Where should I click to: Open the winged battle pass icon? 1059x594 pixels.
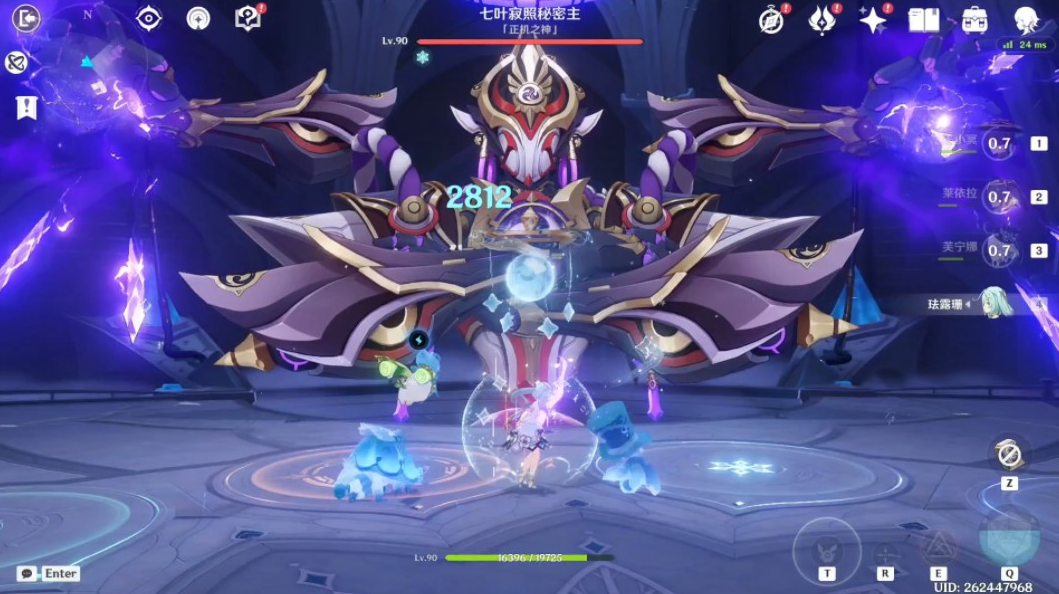point(822,20)
